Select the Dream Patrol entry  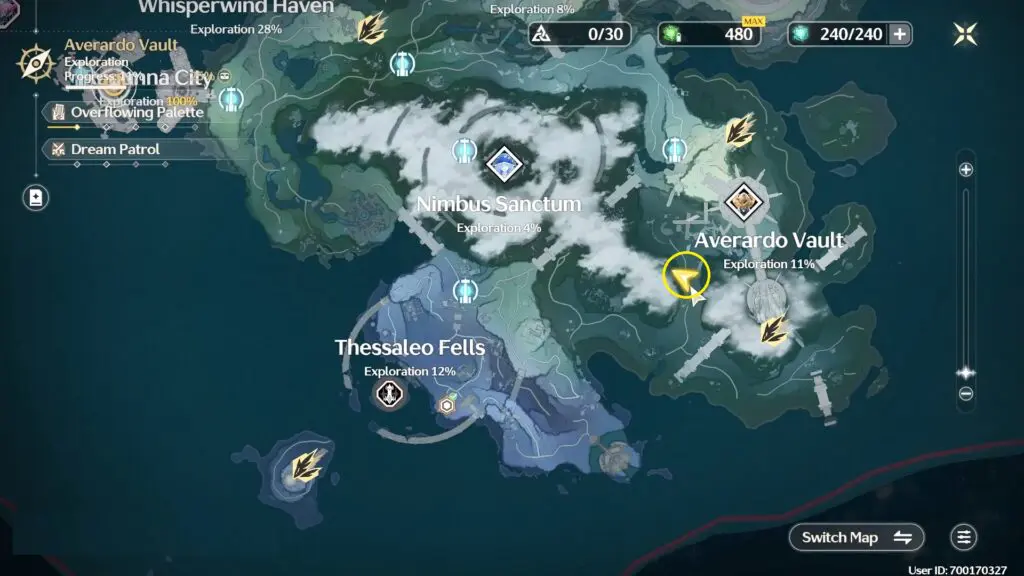[x=115, y=149]
